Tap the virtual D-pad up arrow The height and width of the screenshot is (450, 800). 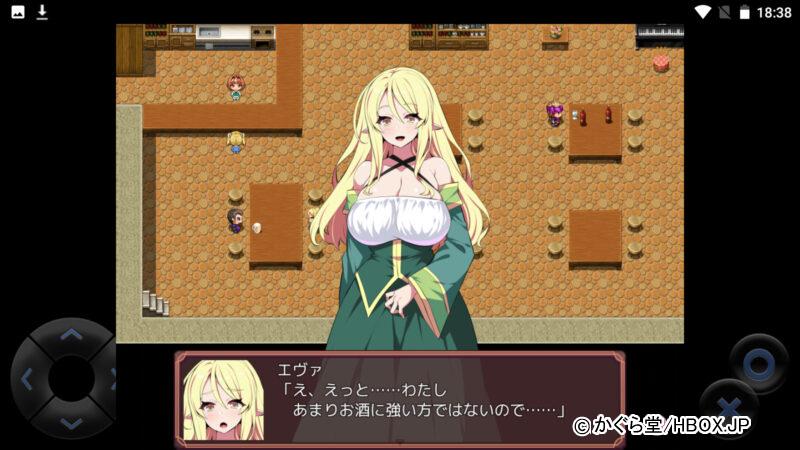pyautogui.click(x=70, y=335)
